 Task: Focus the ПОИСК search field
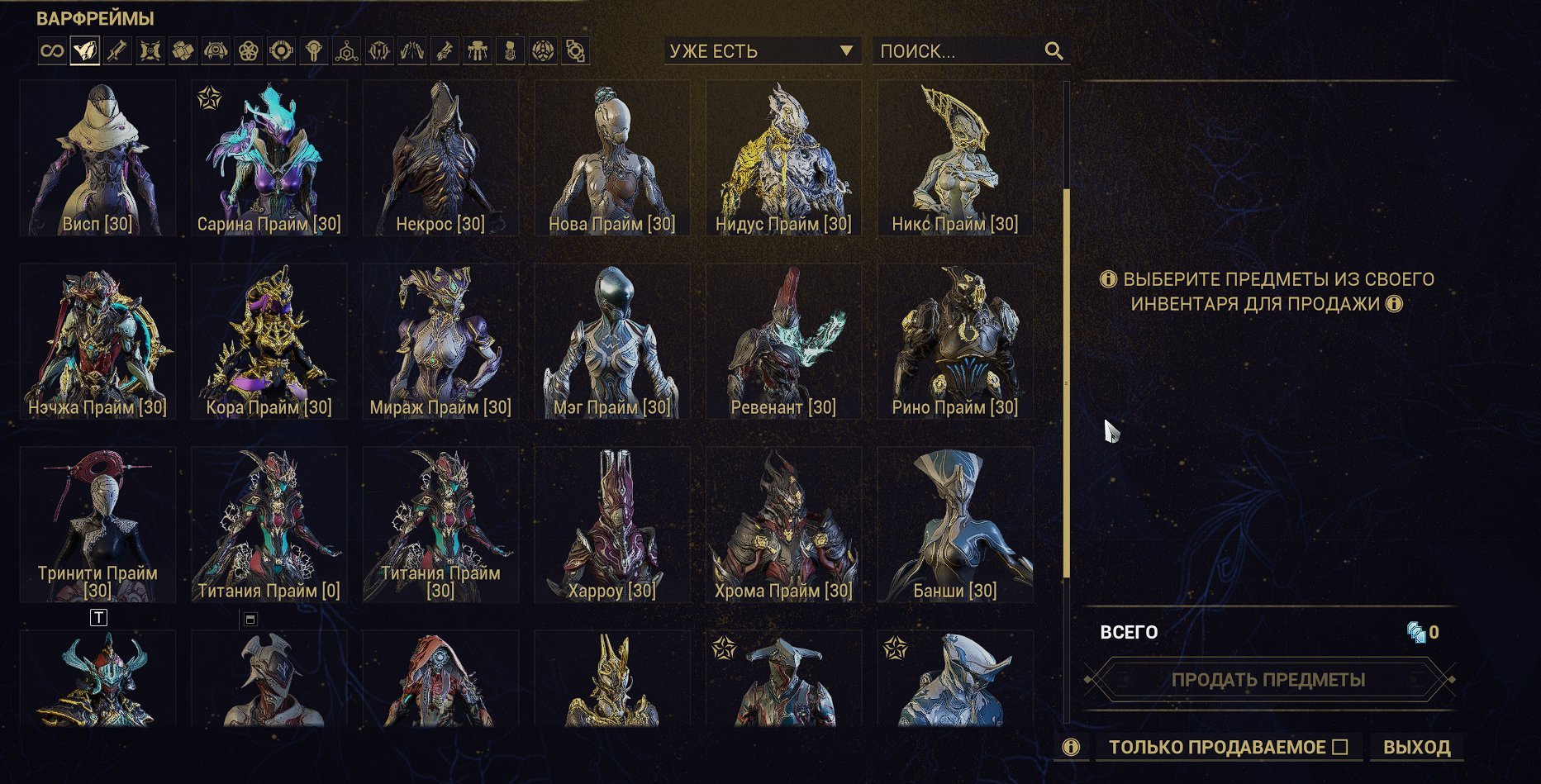958,51
